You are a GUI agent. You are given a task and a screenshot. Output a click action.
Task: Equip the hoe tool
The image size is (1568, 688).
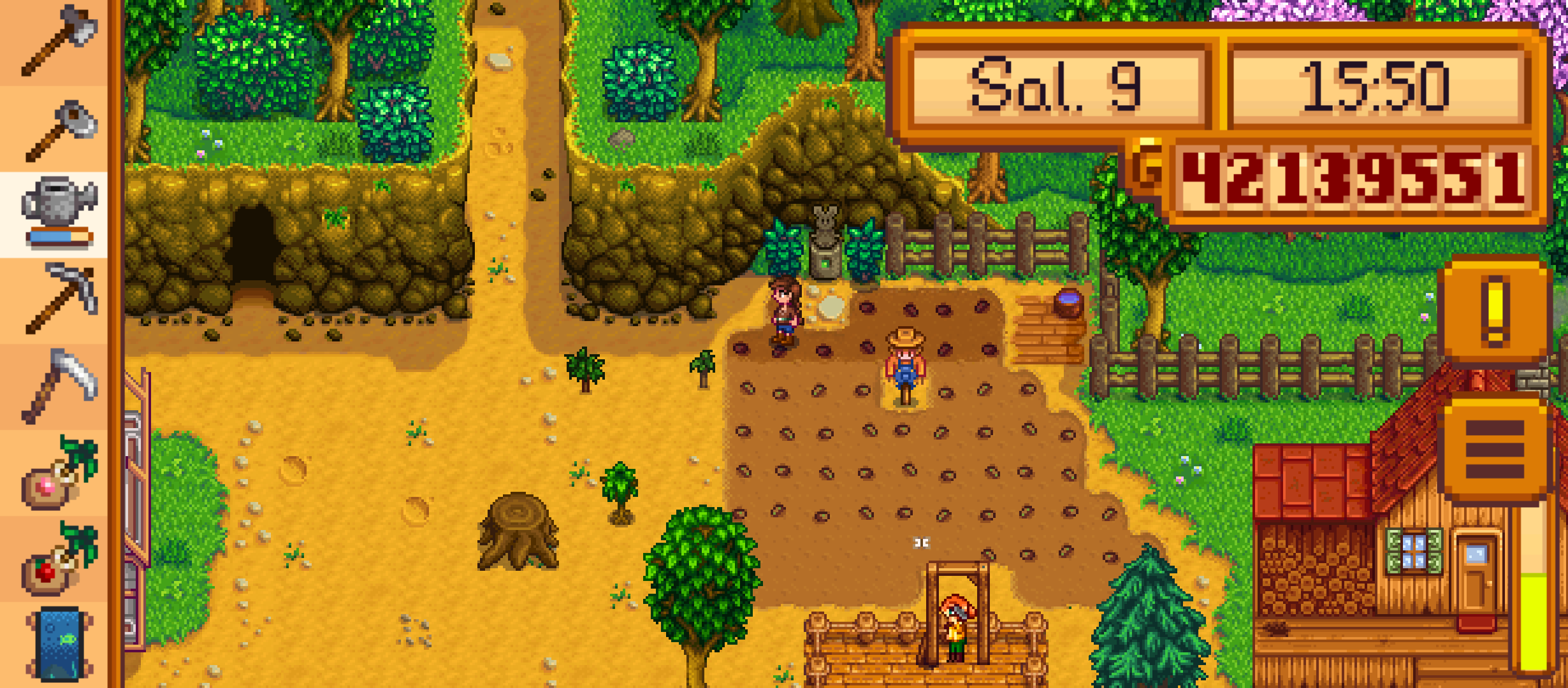tap(57, 129)
